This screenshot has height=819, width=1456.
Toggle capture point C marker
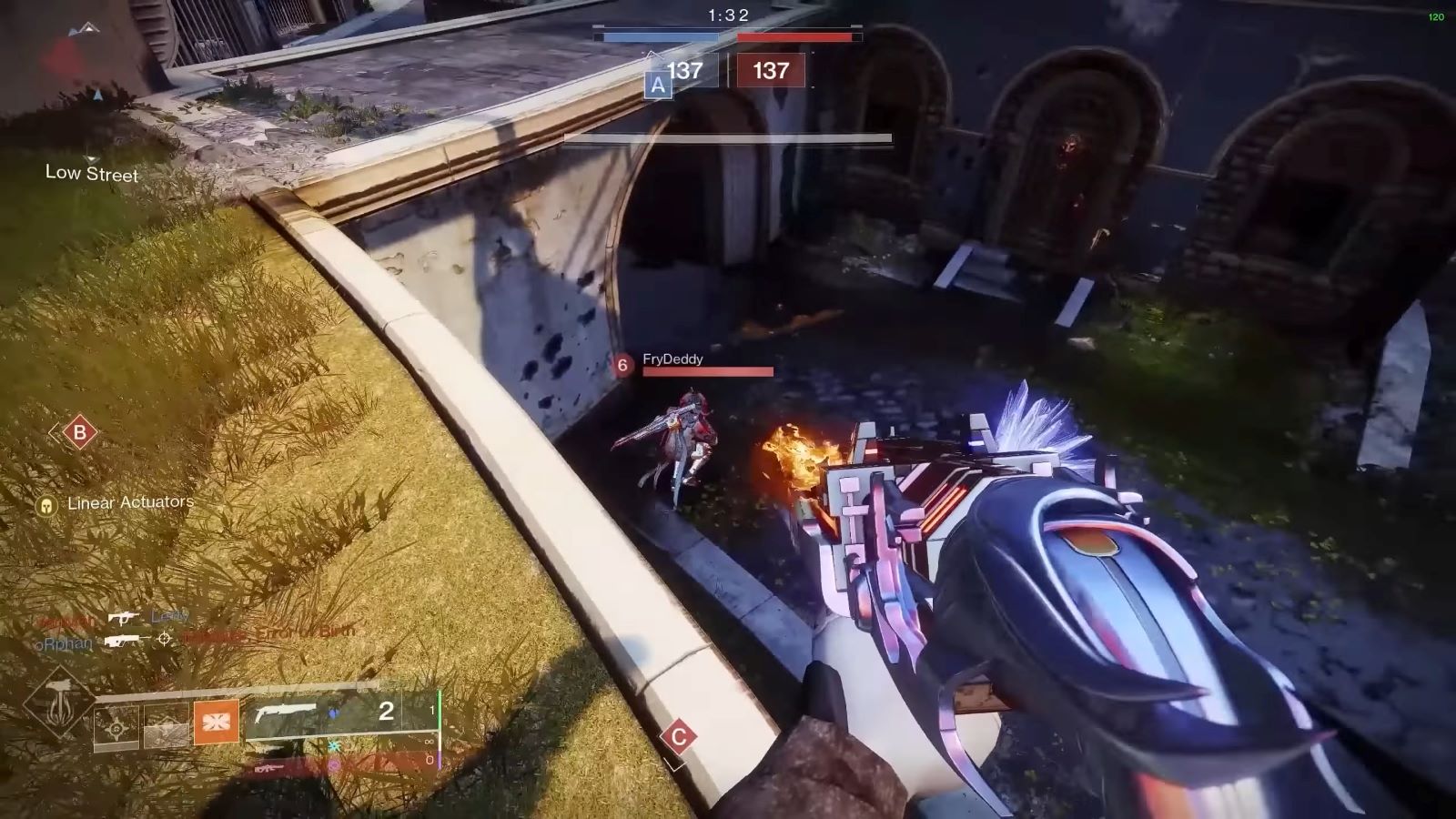coord(677,737)
